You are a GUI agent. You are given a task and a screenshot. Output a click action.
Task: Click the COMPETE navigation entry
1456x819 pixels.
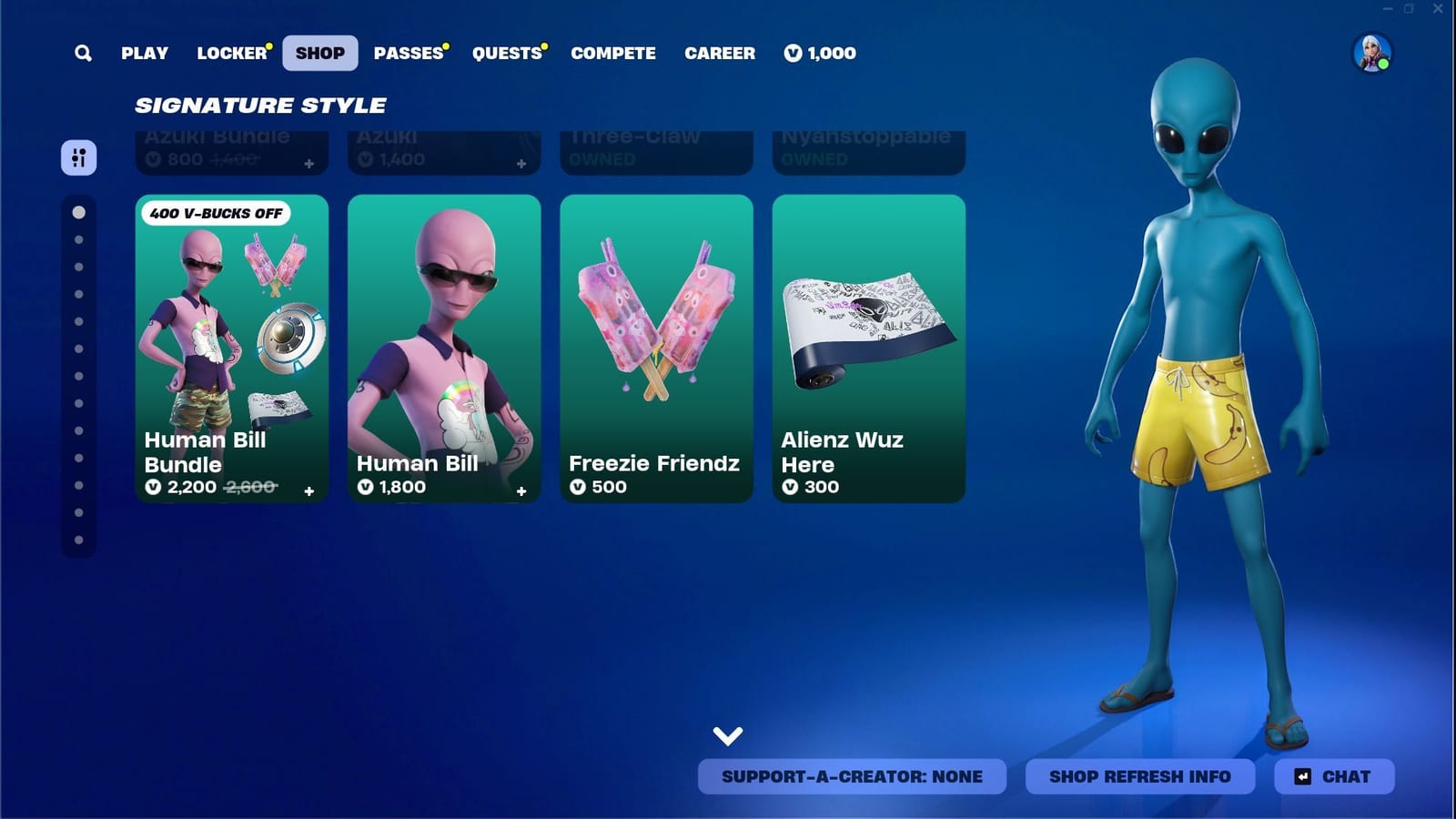click(x=612, y=53)
